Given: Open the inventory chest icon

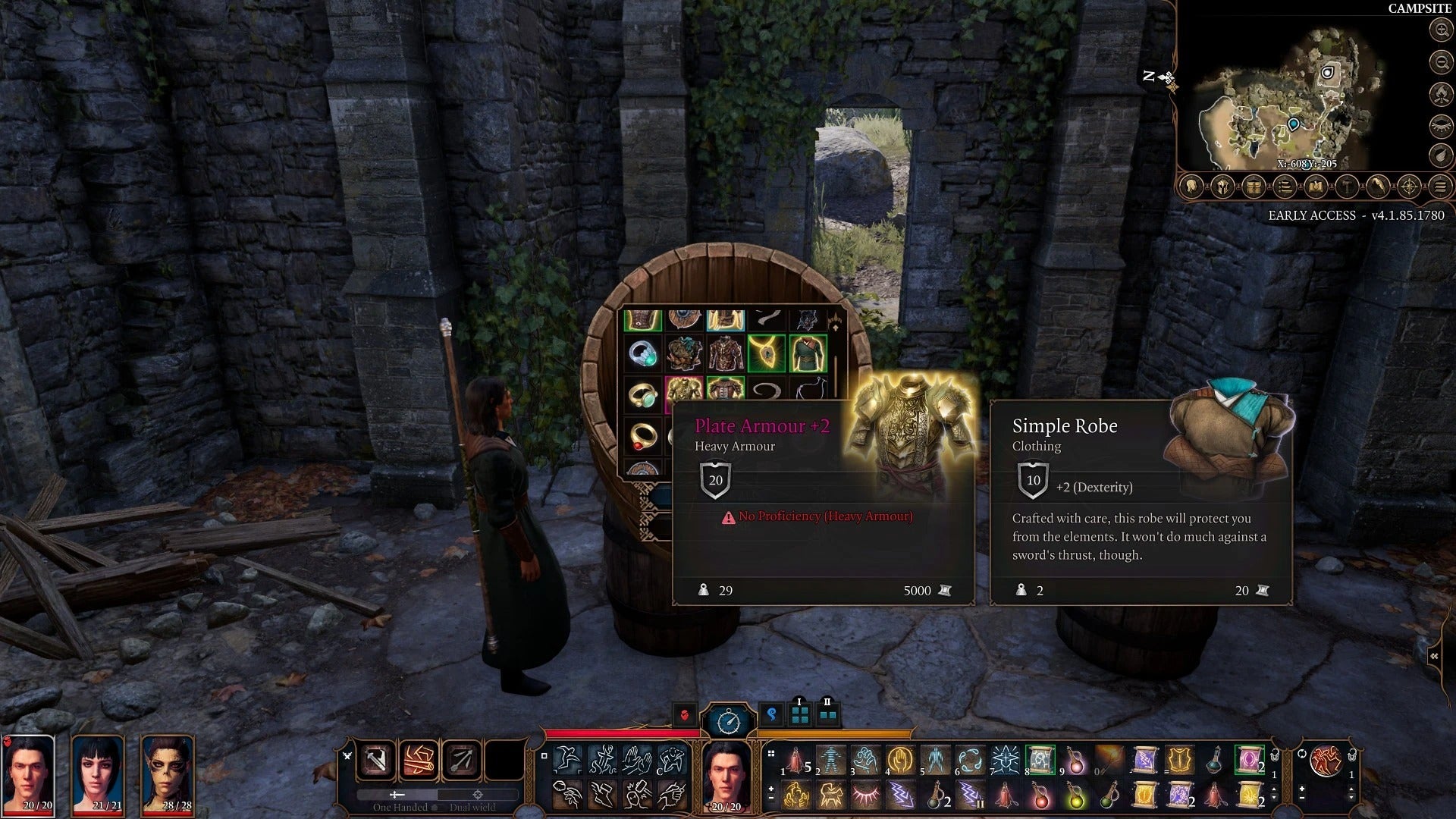Looking at the screenshot, I should point(1254,187).
